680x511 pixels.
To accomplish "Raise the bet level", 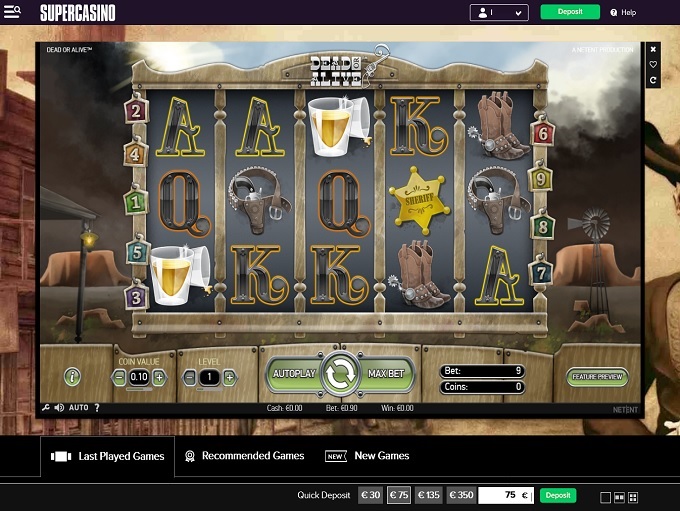I will click(x=230, y=377).
